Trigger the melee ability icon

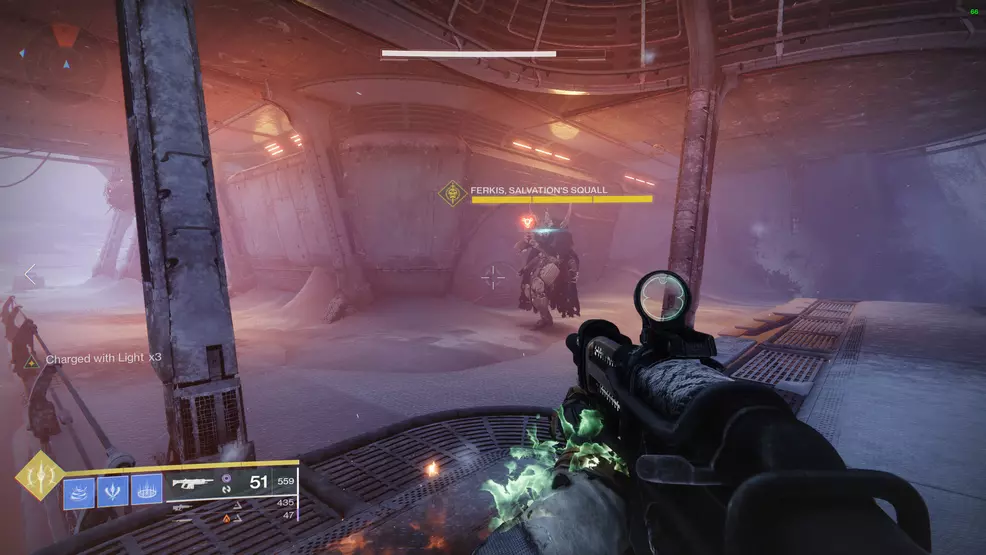[113, 490]
